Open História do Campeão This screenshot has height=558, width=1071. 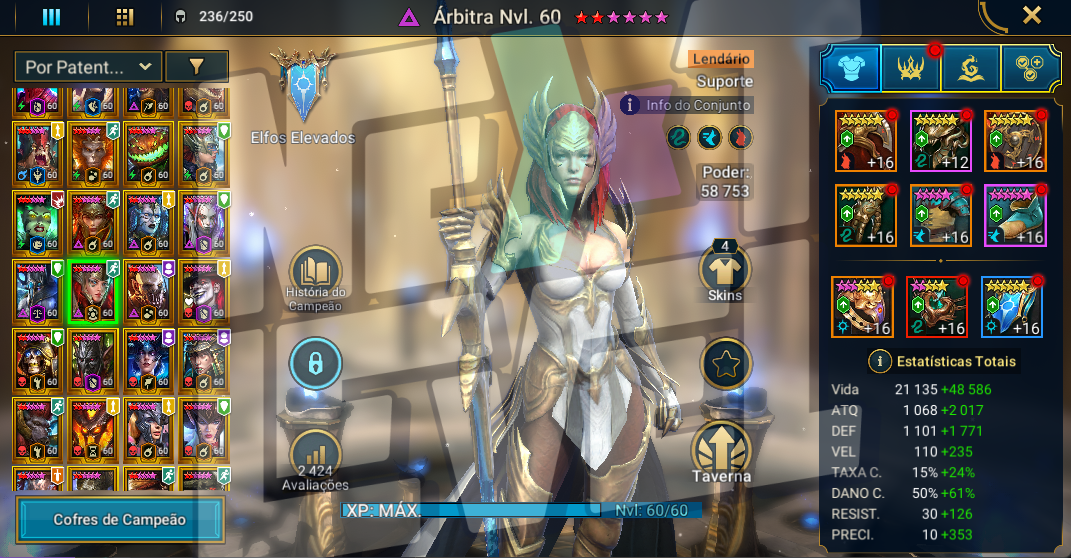tap(316, 275)
